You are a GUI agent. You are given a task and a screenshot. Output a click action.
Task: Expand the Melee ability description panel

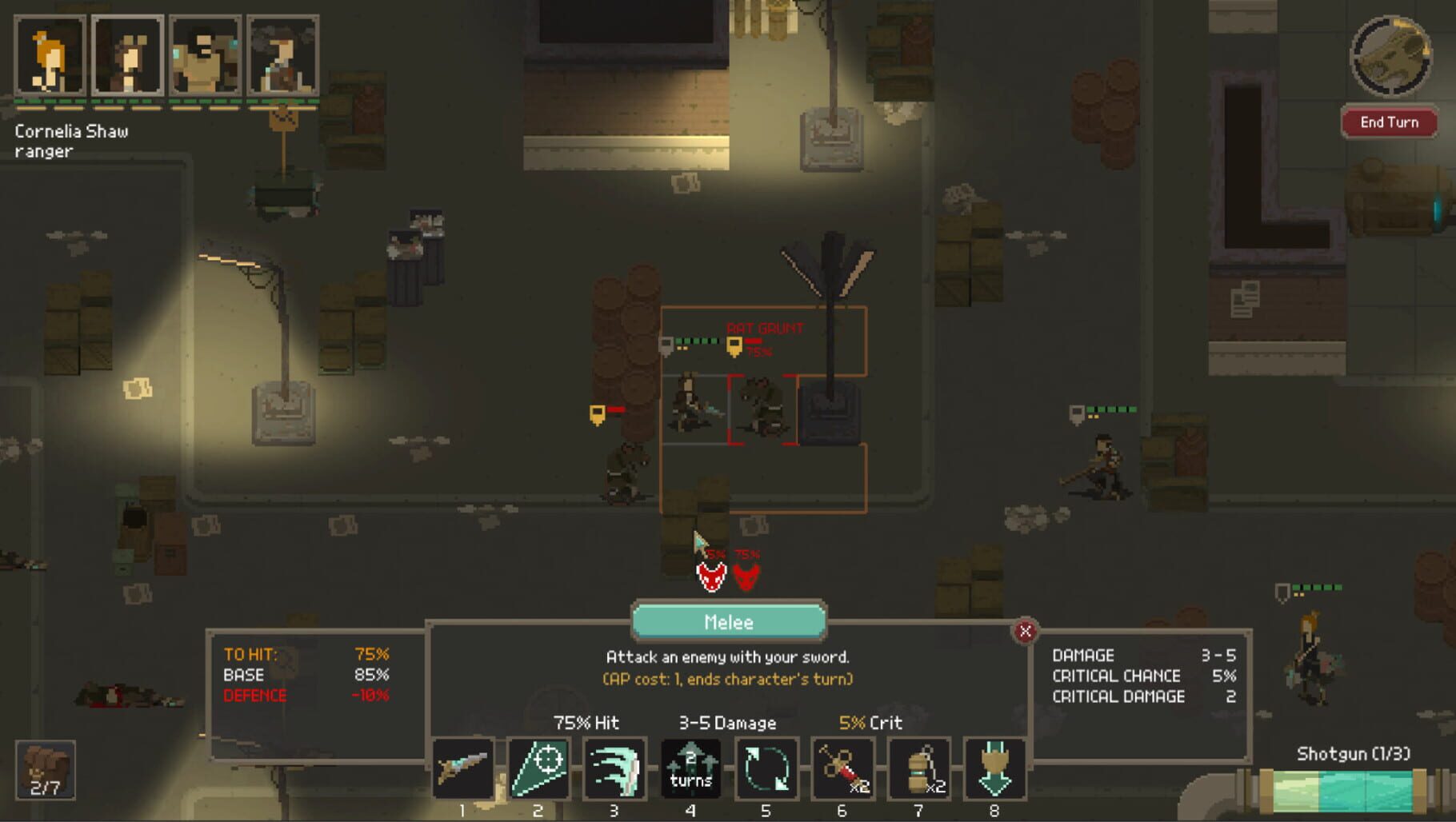728,622
